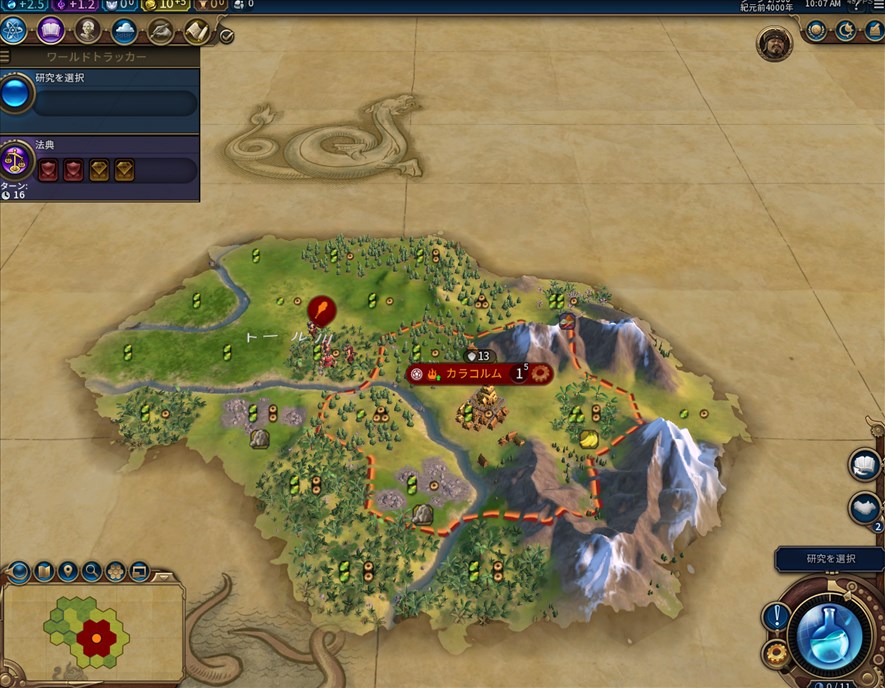885x688 pixels.
Task: Toggle the hex grid overlay button
Action: tap(116, 572)
